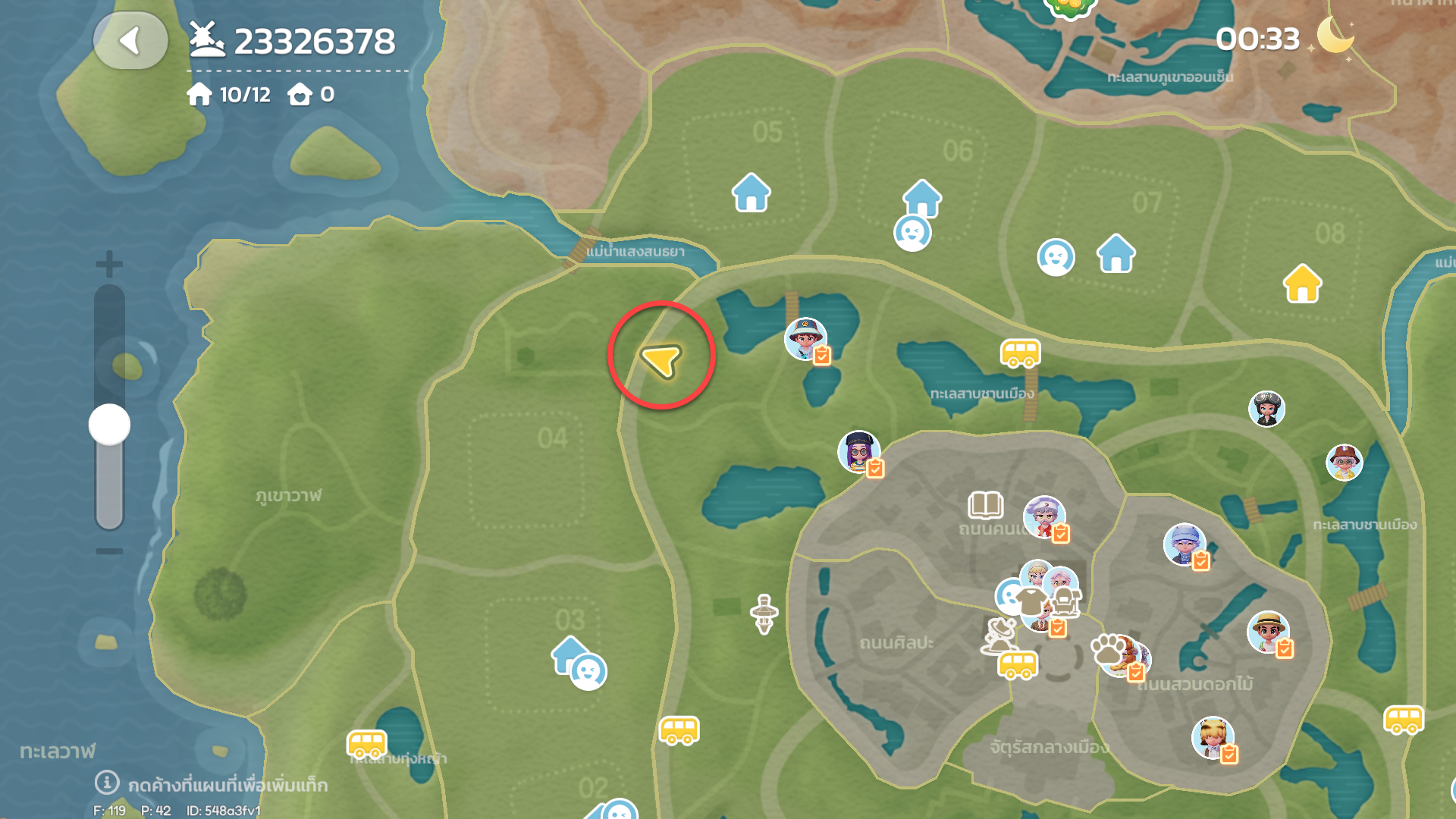Choose the light-blue-haired NPC marker
The height and width of the screenshot is (819, 1456).
(x=1184, y=543)
